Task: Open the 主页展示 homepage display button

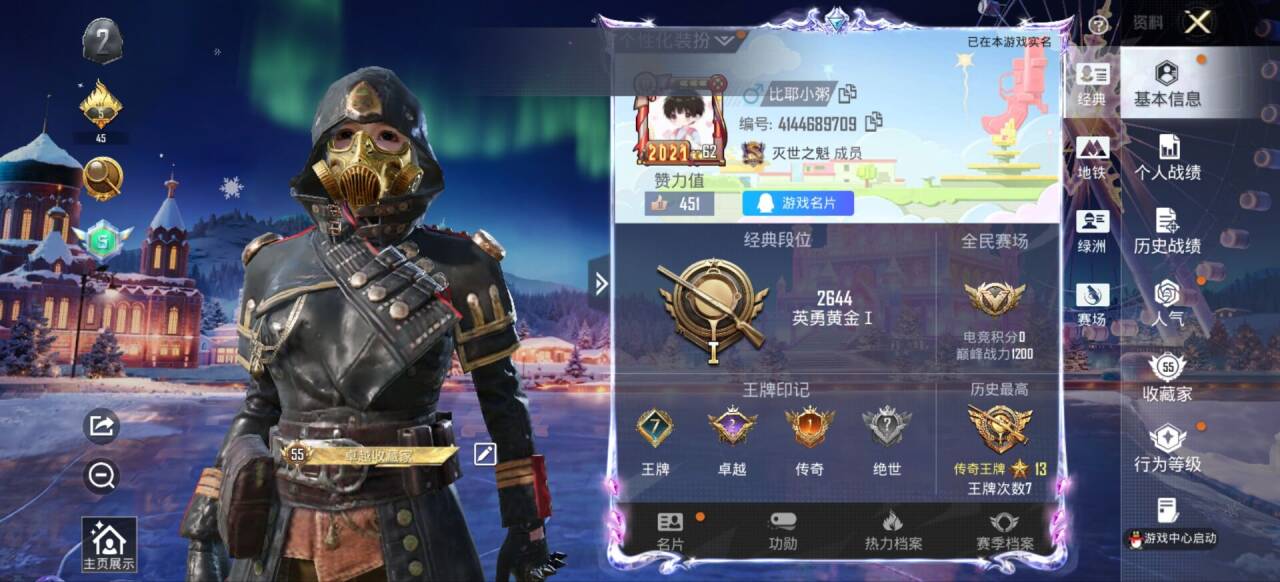Action: (108, 545)
